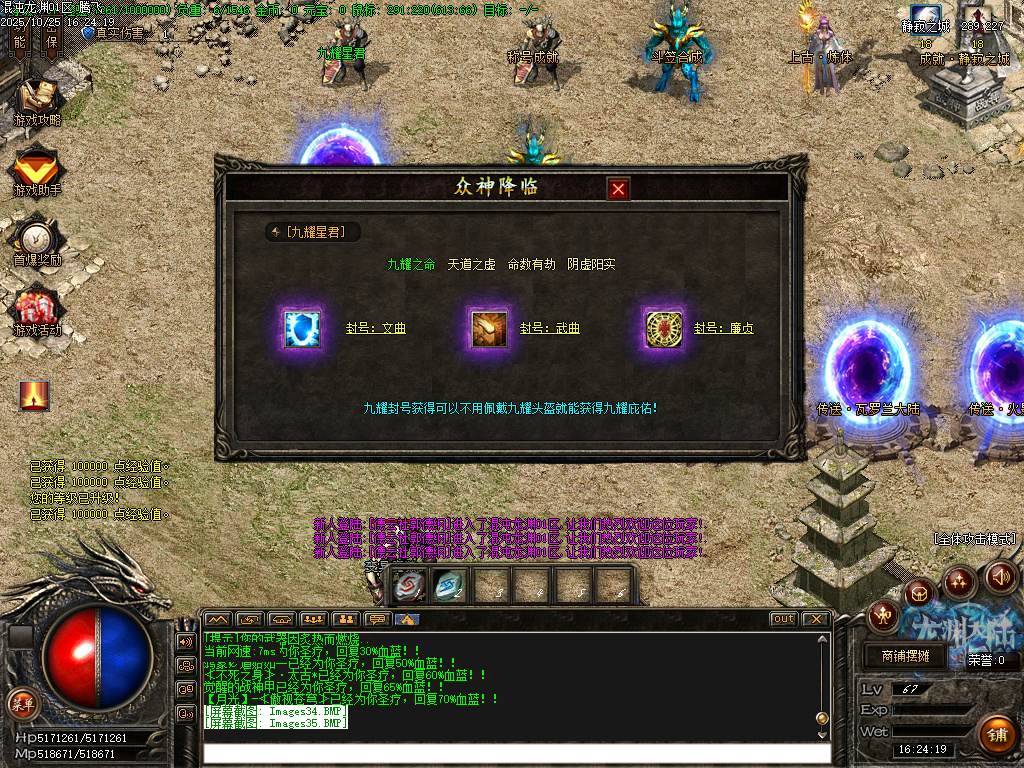Focus the chat text input box
1024x768 pixels.
(x=516, y=752)
